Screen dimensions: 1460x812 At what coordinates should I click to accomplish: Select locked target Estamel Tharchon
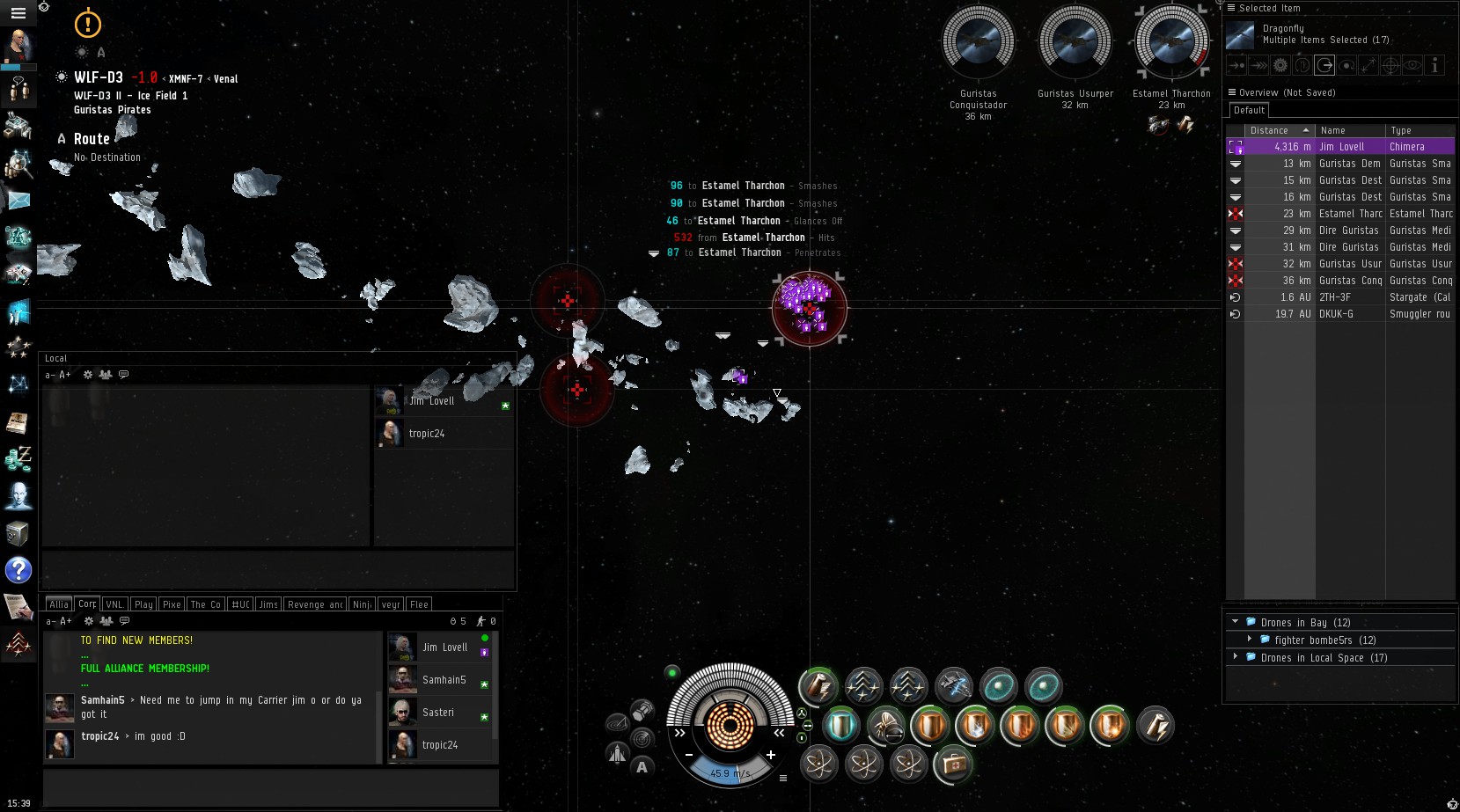coord(1171,42)
